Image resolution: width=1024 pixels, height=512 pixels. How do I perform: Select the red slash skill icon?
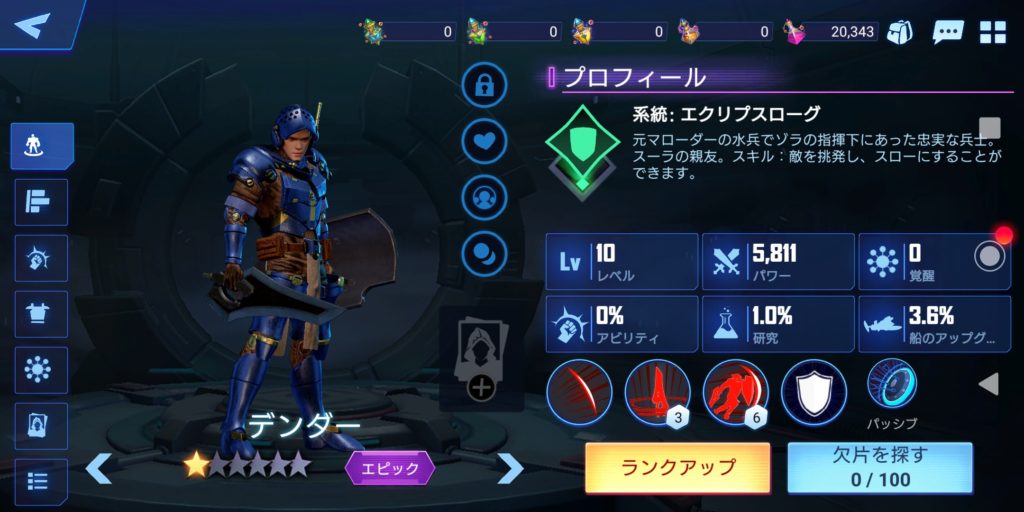[x=579, y=391]
